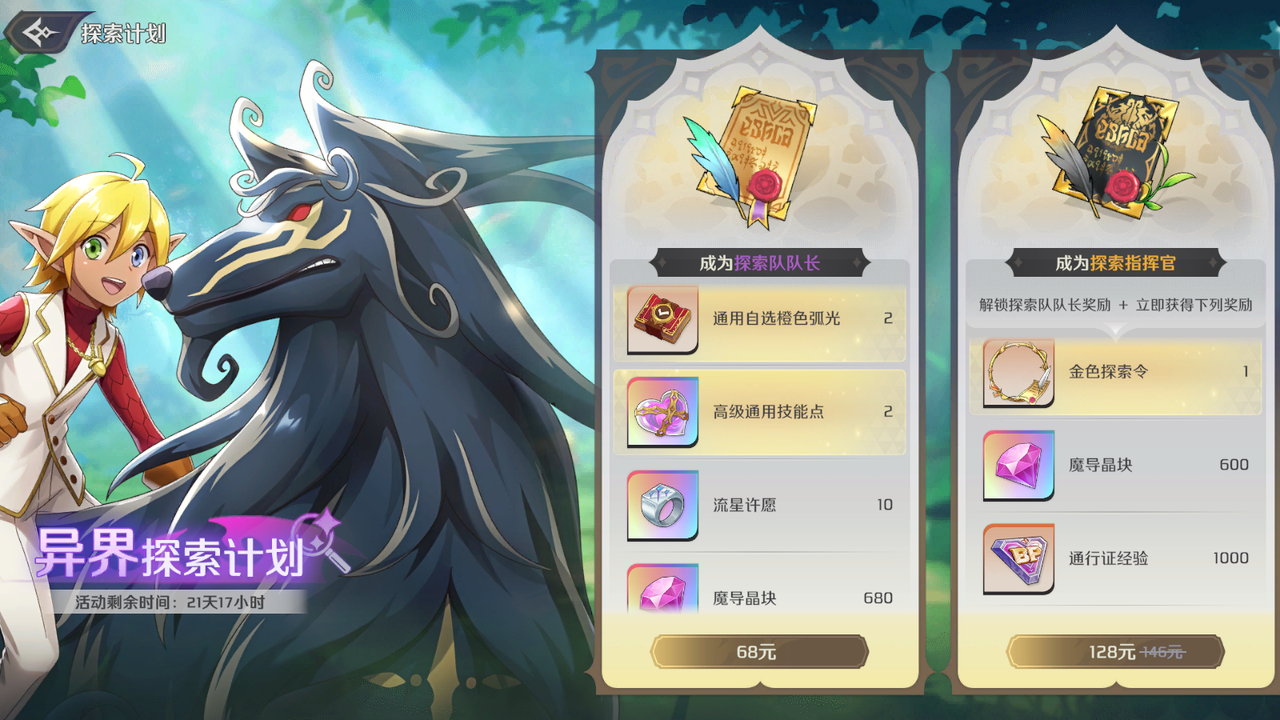Click the 高级通用技能点 heart crystal icon

coord(663,410)
